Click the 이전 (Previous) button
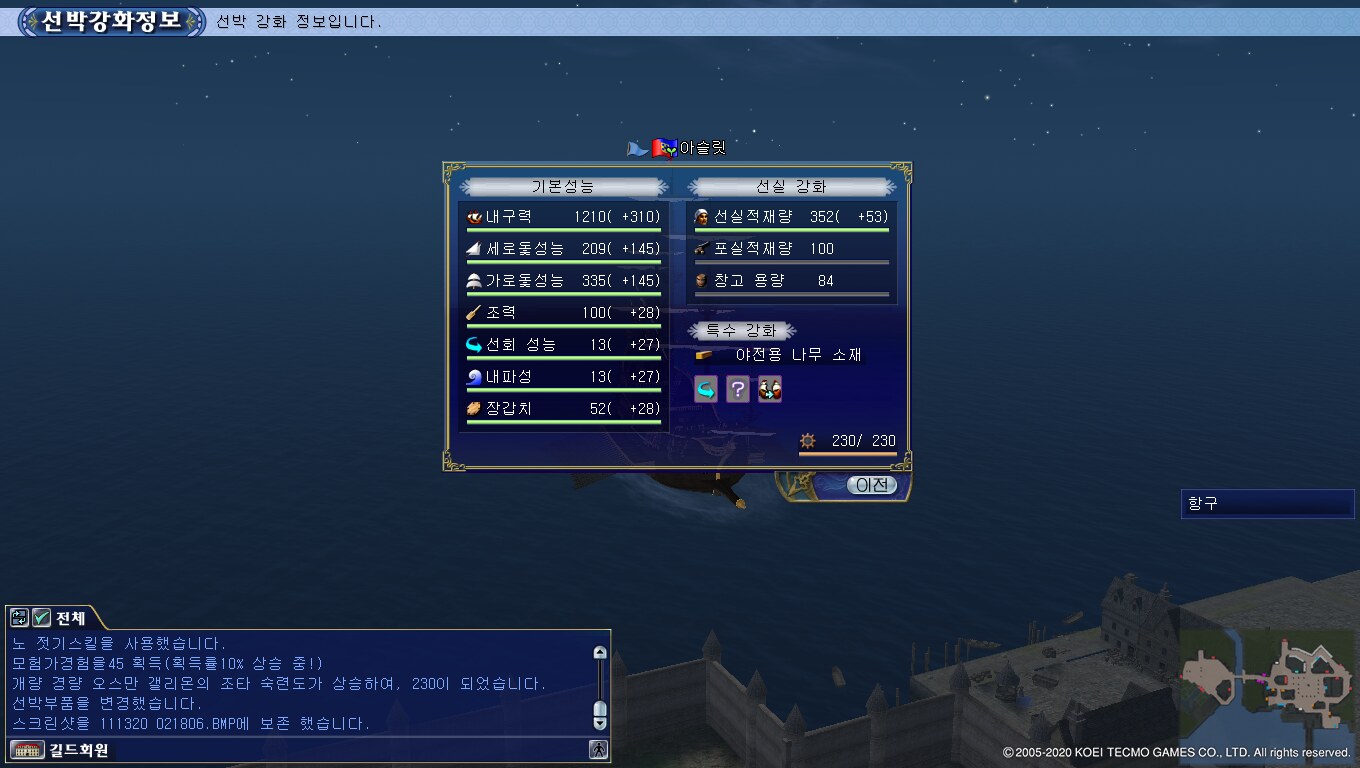 pyautogui.click(x=872, y=485)
